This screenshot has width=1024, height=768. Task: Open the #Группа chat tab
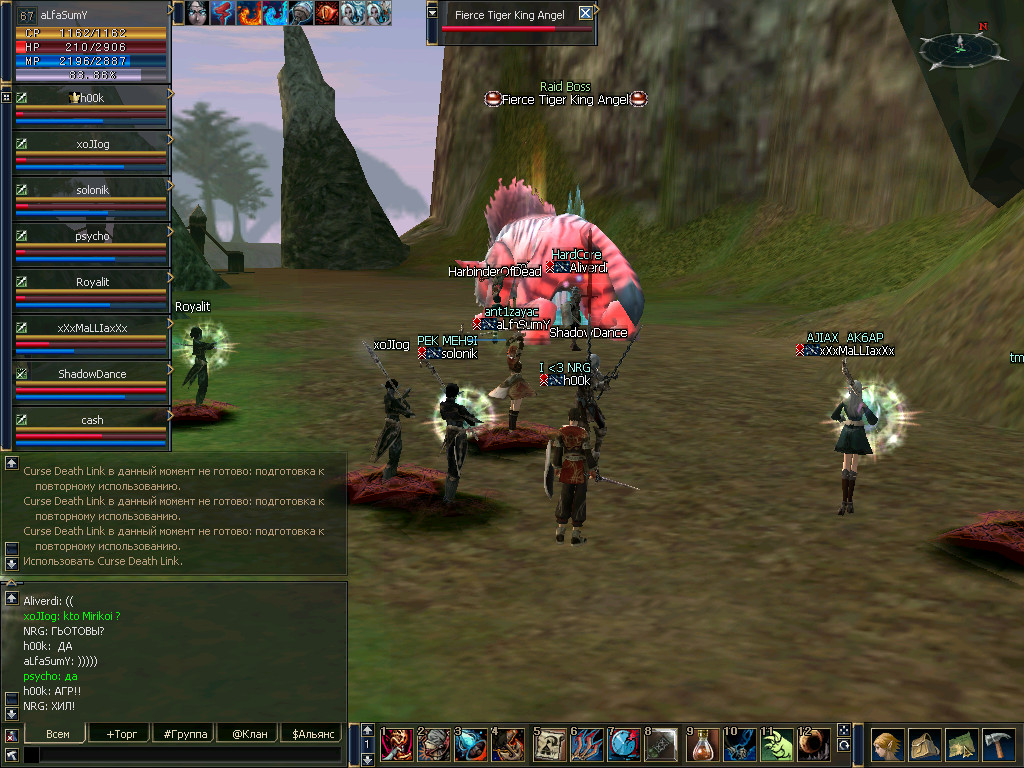(x=185, y=734)
